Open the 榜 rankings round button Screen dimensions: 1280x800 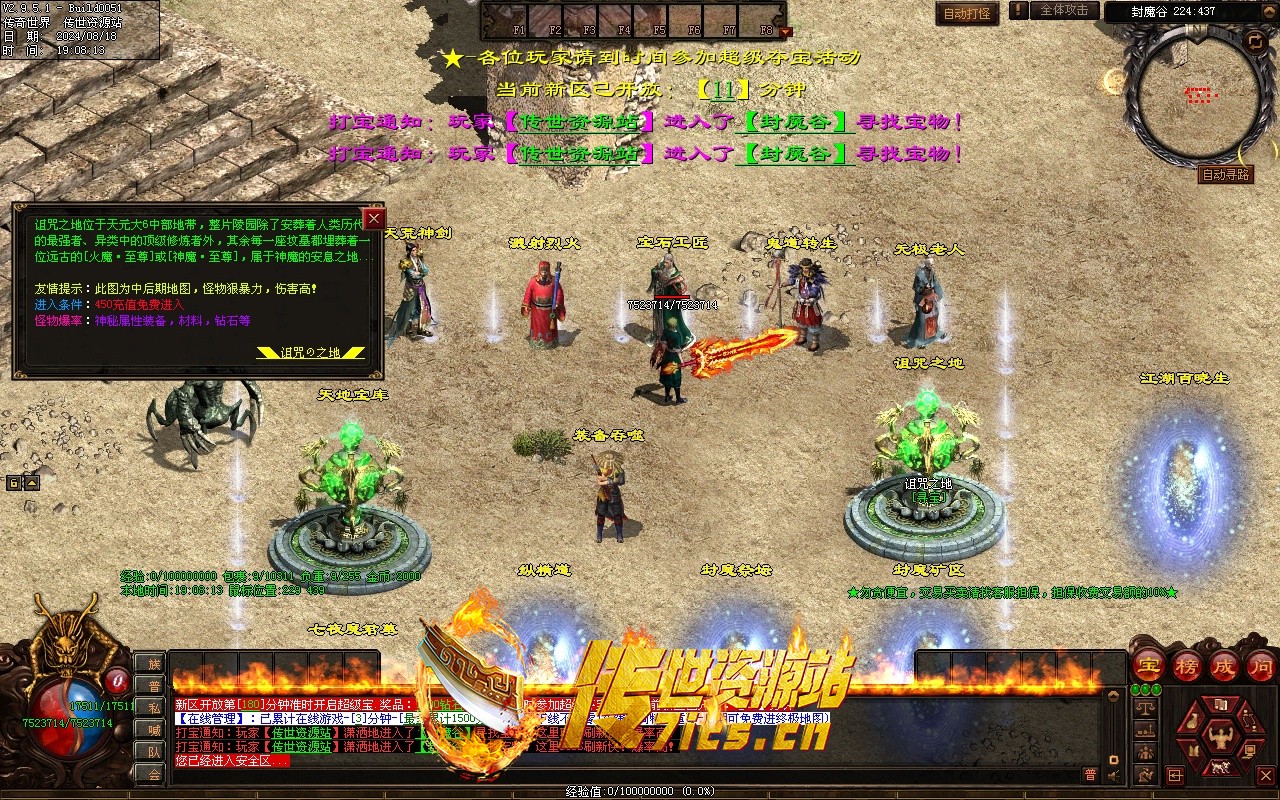pyautogui.click(x=1186, y=666)
